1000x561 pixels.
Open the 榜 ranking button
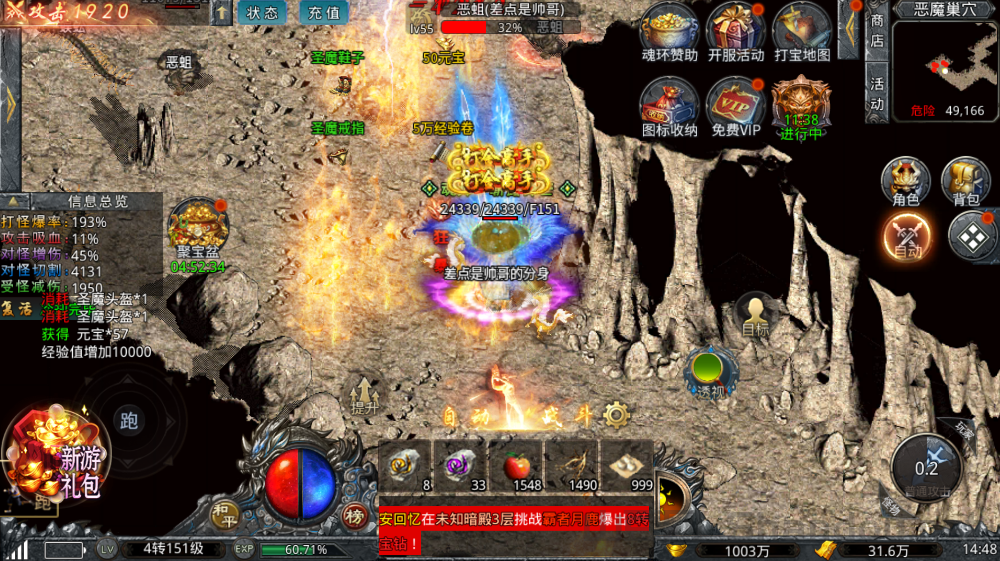(354, 515)
